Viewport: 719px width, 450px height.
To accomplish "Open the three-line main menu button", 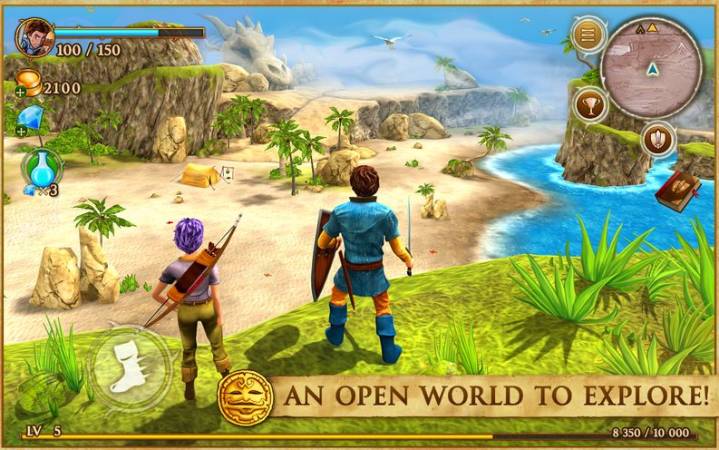I will click(588, 37).
